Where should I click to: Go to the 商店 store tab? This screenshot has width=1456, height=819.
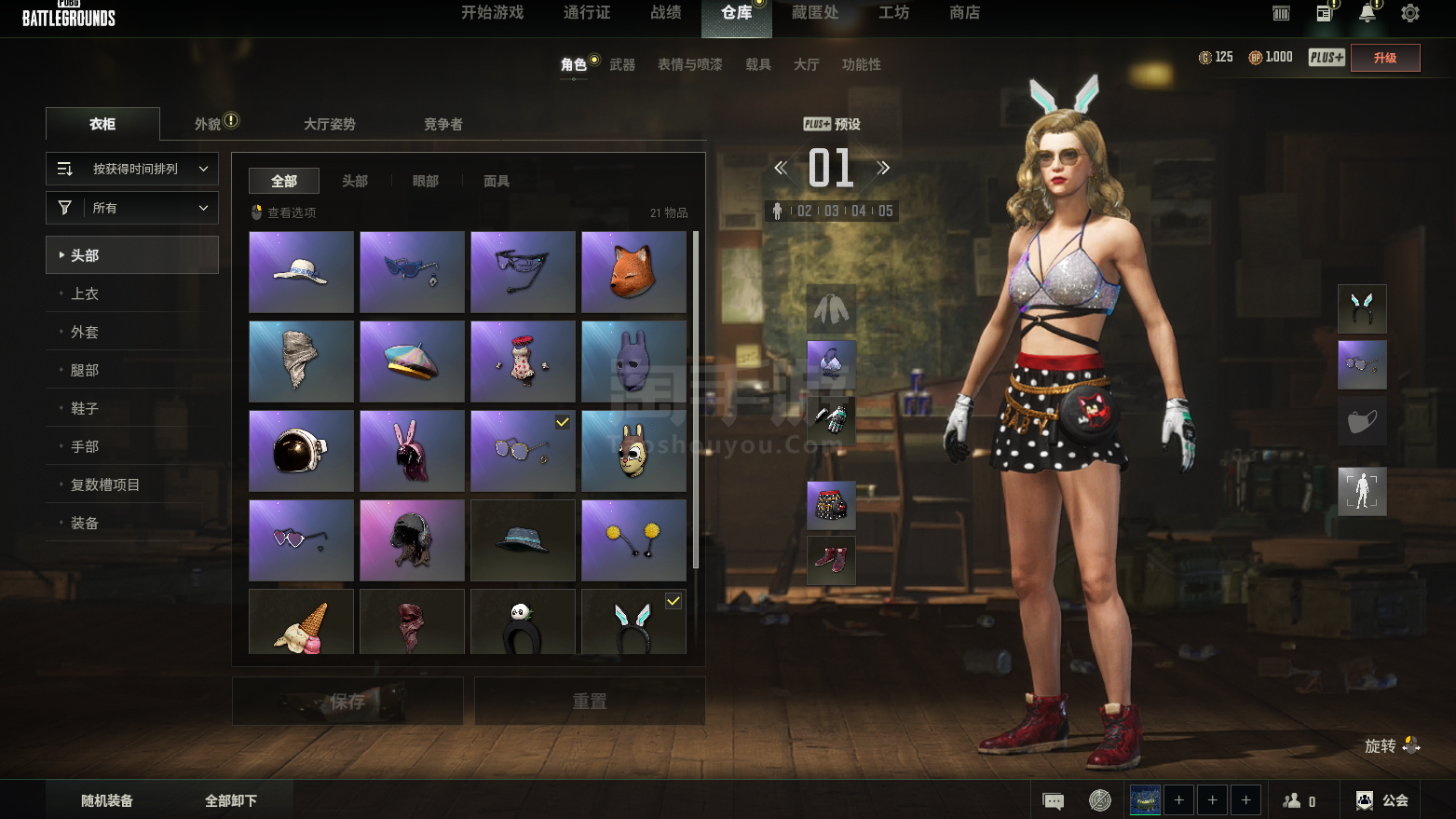(x=964, y=13)
